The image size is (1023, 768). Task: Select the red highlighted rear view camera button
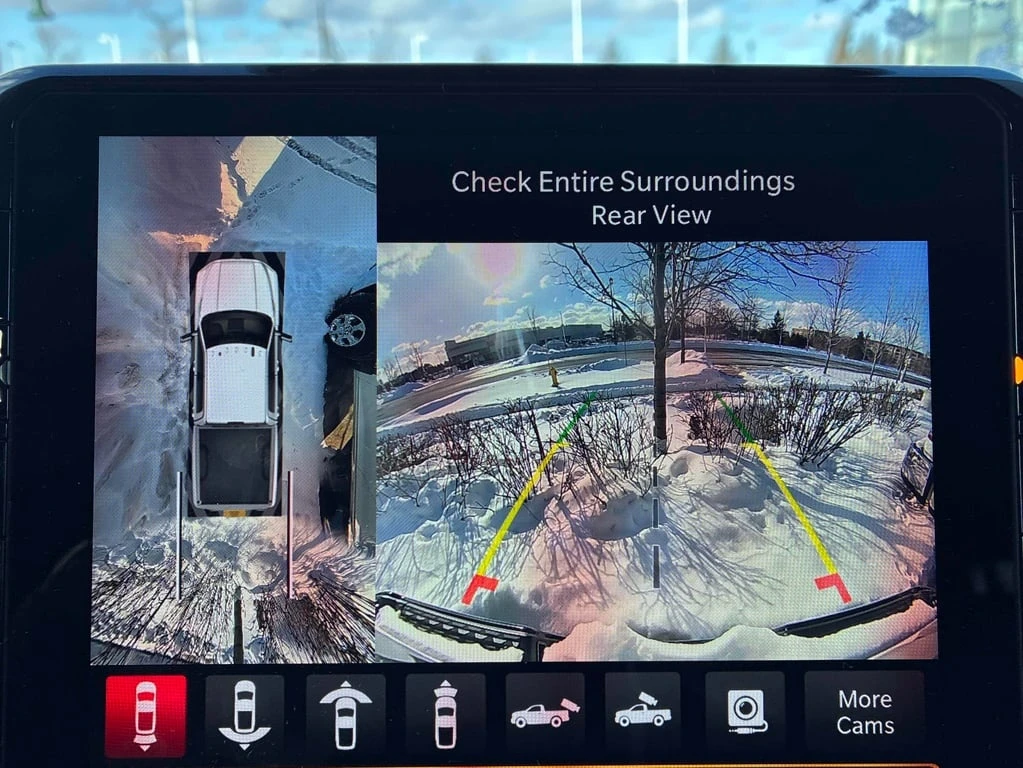point(146,715)
